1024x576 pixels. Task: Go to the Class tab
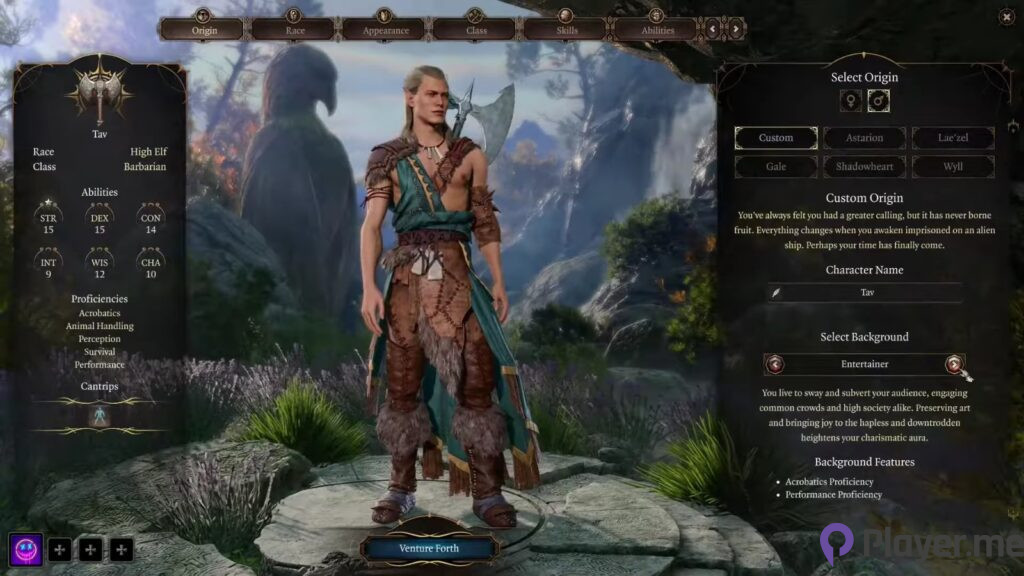pos(476,29)
